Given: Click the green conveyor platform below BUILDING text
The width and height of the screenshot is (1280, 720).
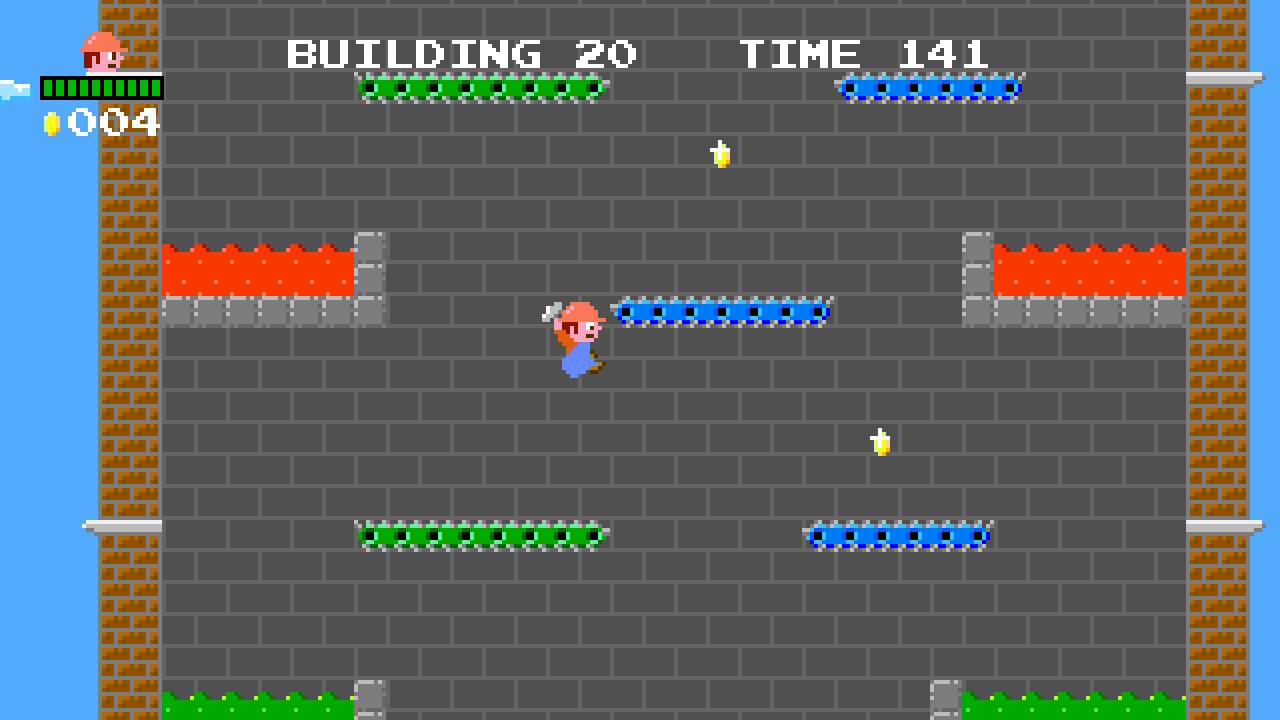Looking at the screenshot, I should [480, 88].
